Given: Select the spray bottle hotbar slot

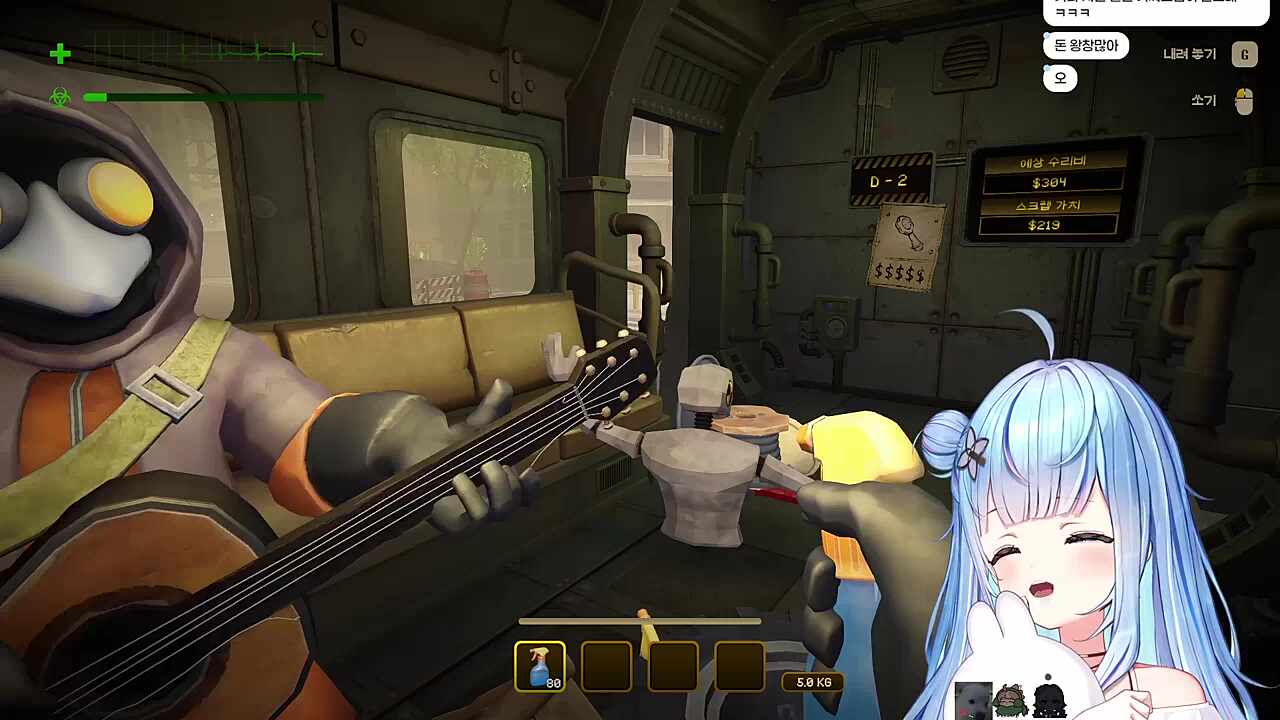Looking at the screenshot, I should (x=540, y=666).
